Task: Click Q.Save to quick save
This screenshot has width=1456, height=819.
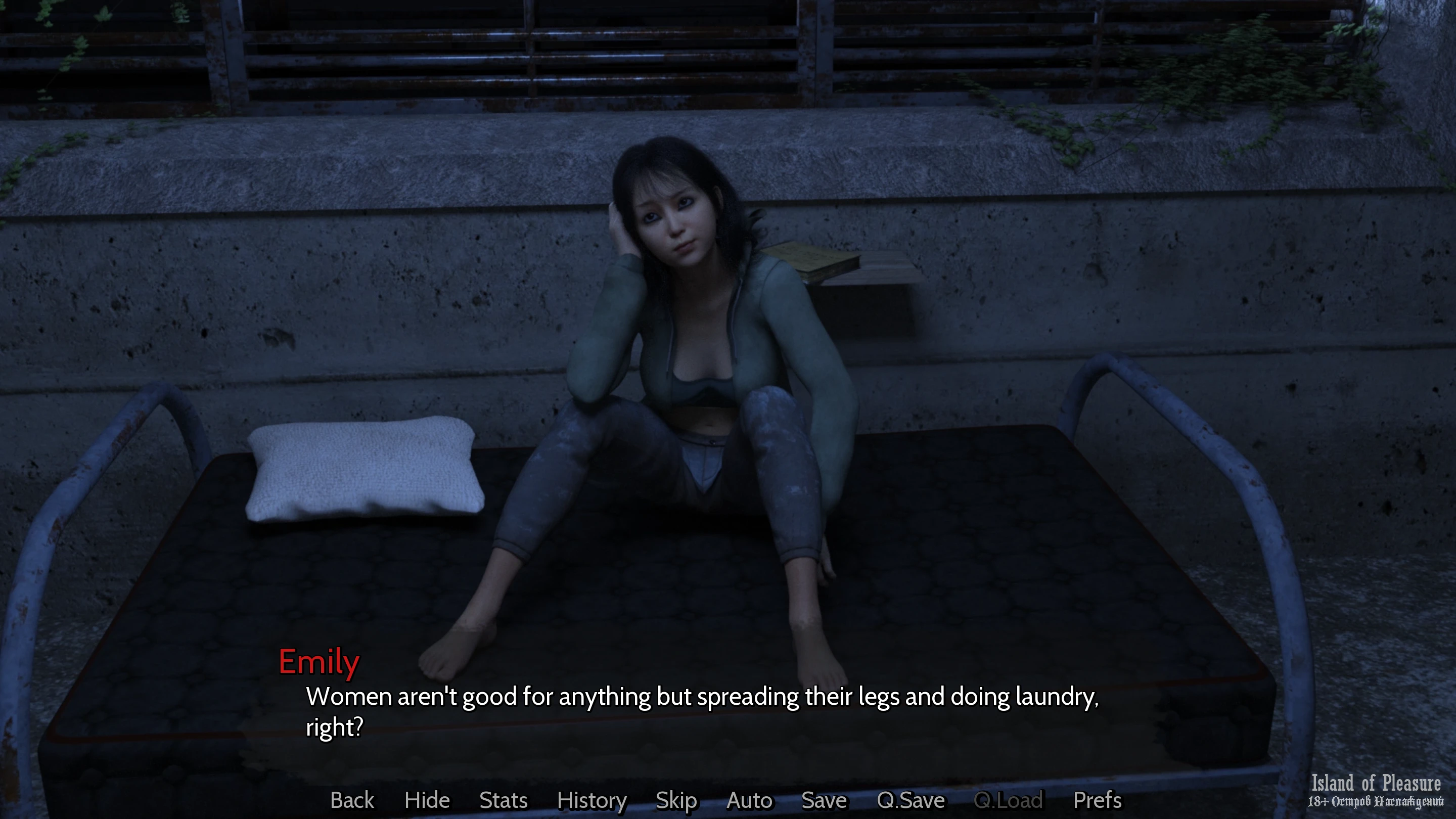Action: coord(910,800)
